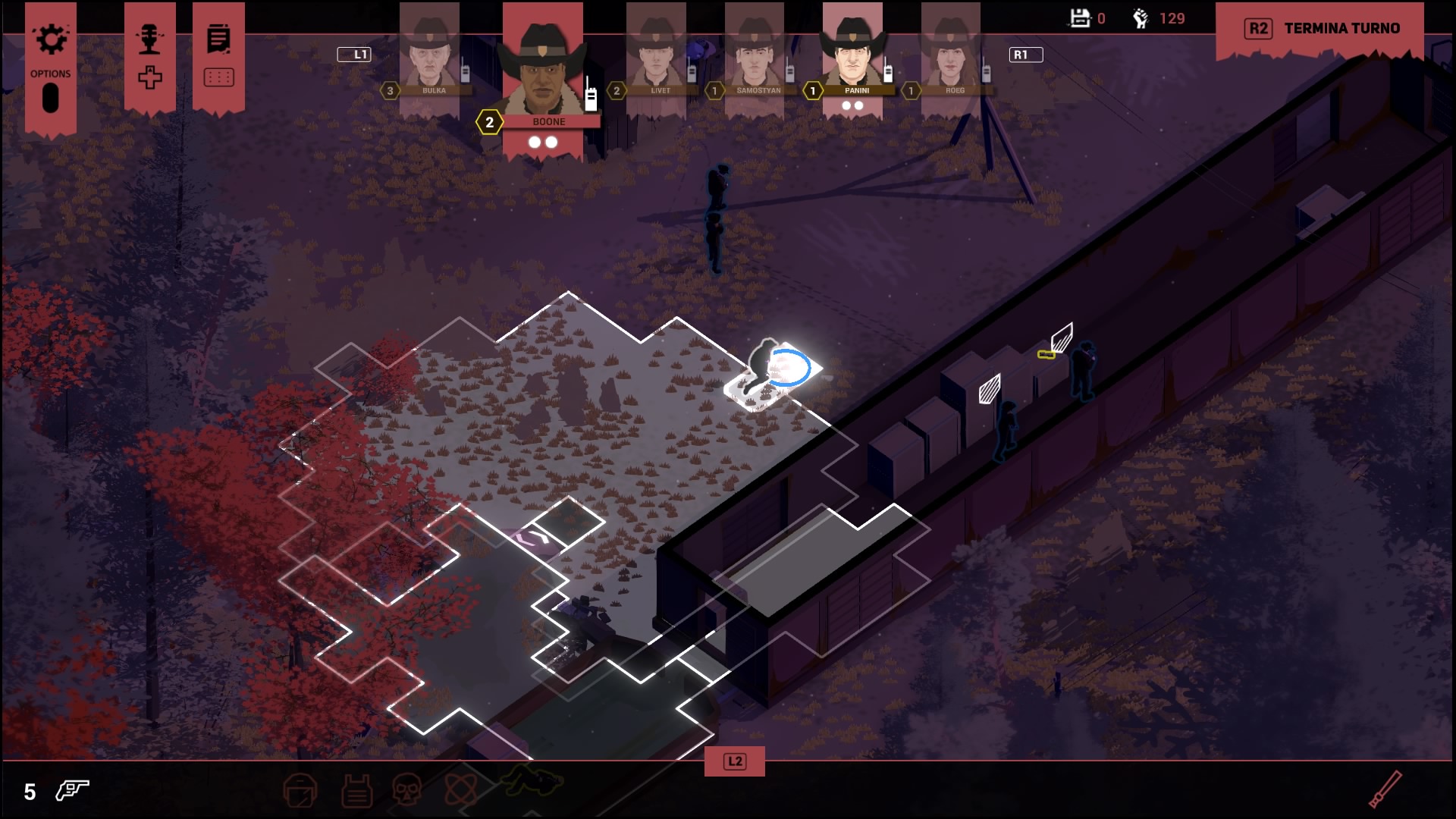Image resolution: width=1456 pixels, height=819 pixels.
Task: Choose the body armor vest icon
Action: coord(356,791)
